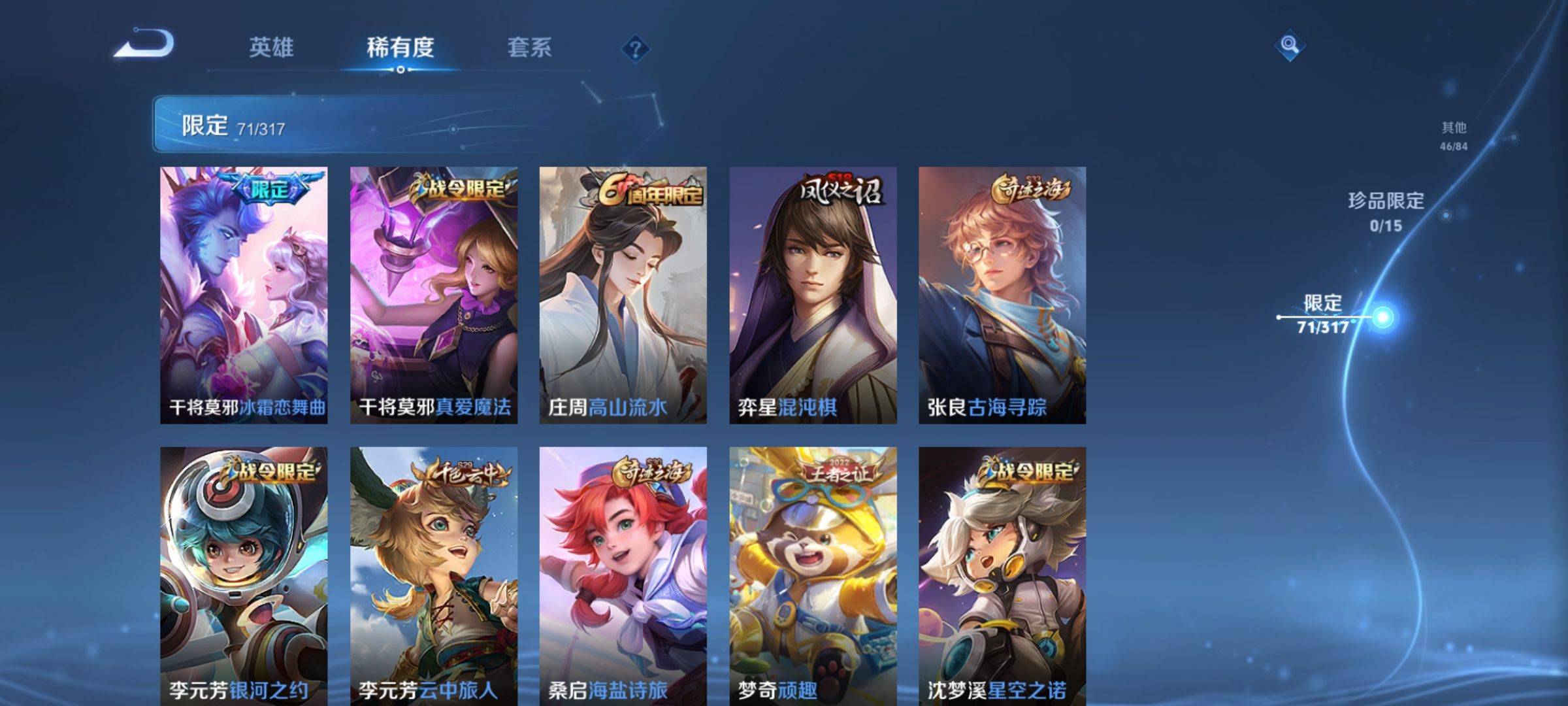The image size is (1568, 706).
Task: Select the 张良 古海寻踪 skin card
Action: [x=1002, y=295]
